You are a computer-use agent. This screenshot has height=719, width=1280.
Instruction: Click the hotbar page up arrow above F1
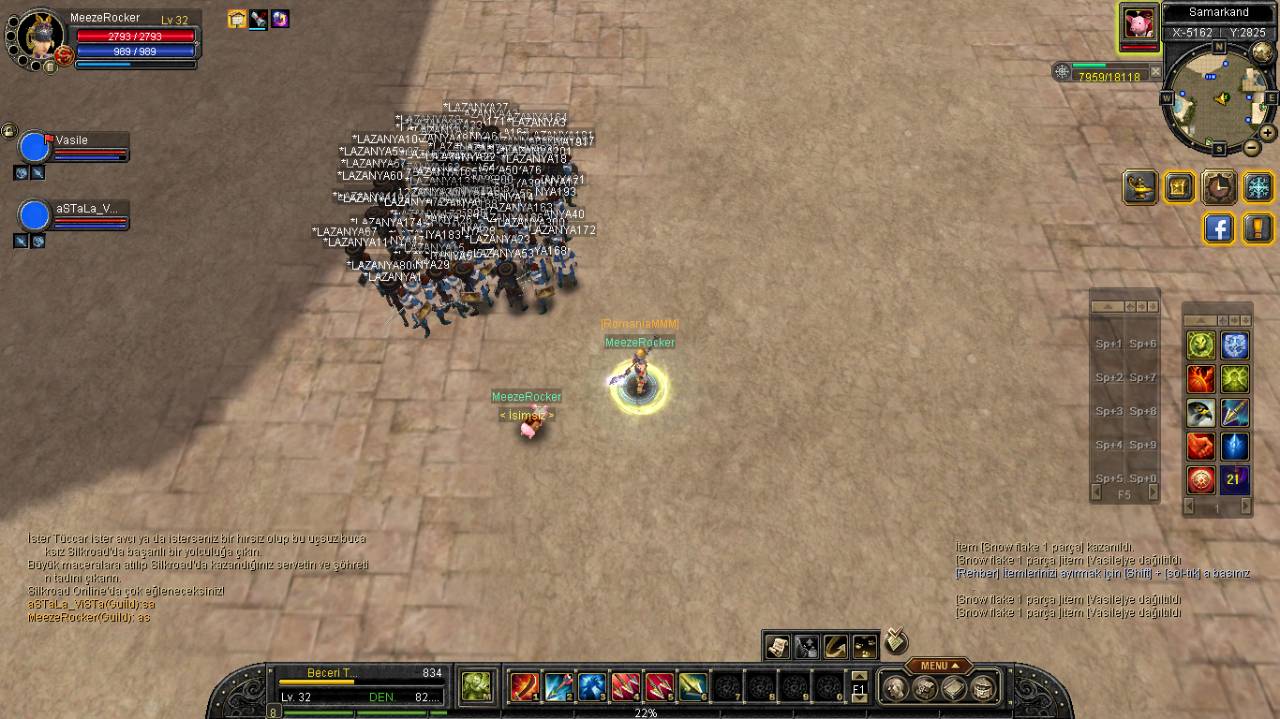[859, 677]
